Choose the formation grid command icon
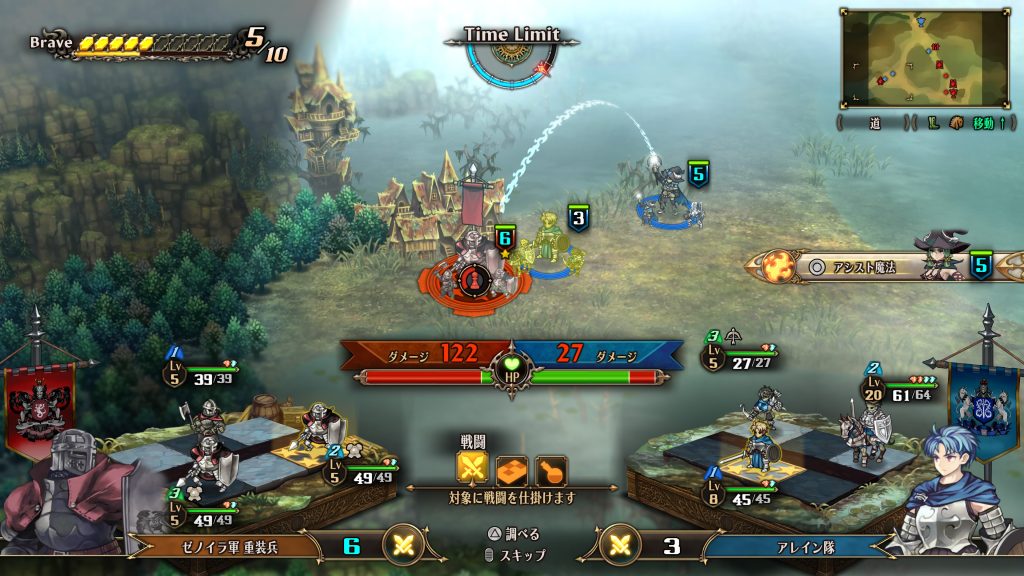Viewport: 1024px width, 576px height. 511,469
